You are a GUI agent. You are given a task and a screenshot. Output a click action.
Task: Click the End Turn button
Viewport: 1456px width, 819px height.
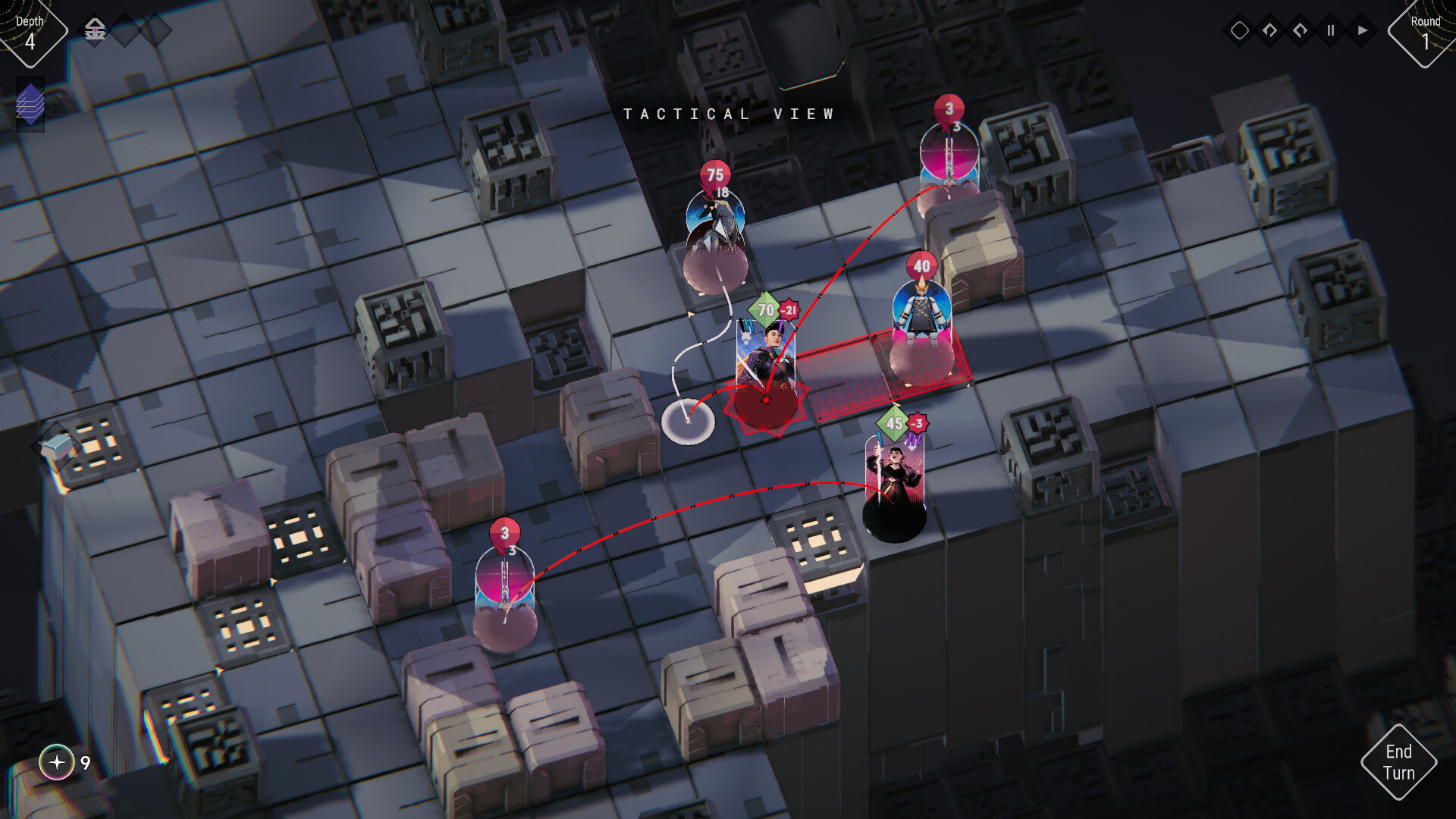pyautogui.click(x=1399, y=763)
